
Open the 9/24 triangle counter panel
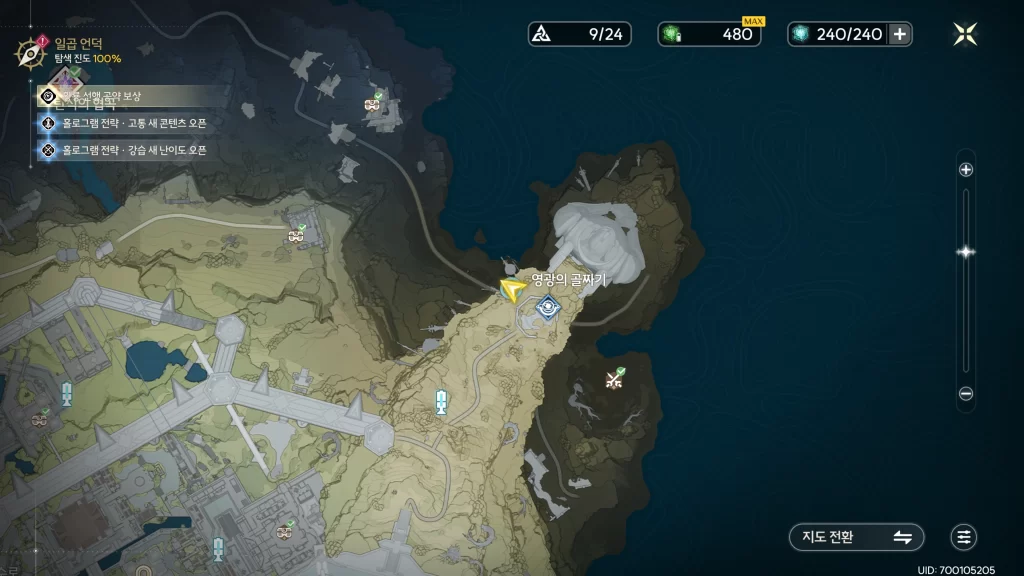click(581, 34)
